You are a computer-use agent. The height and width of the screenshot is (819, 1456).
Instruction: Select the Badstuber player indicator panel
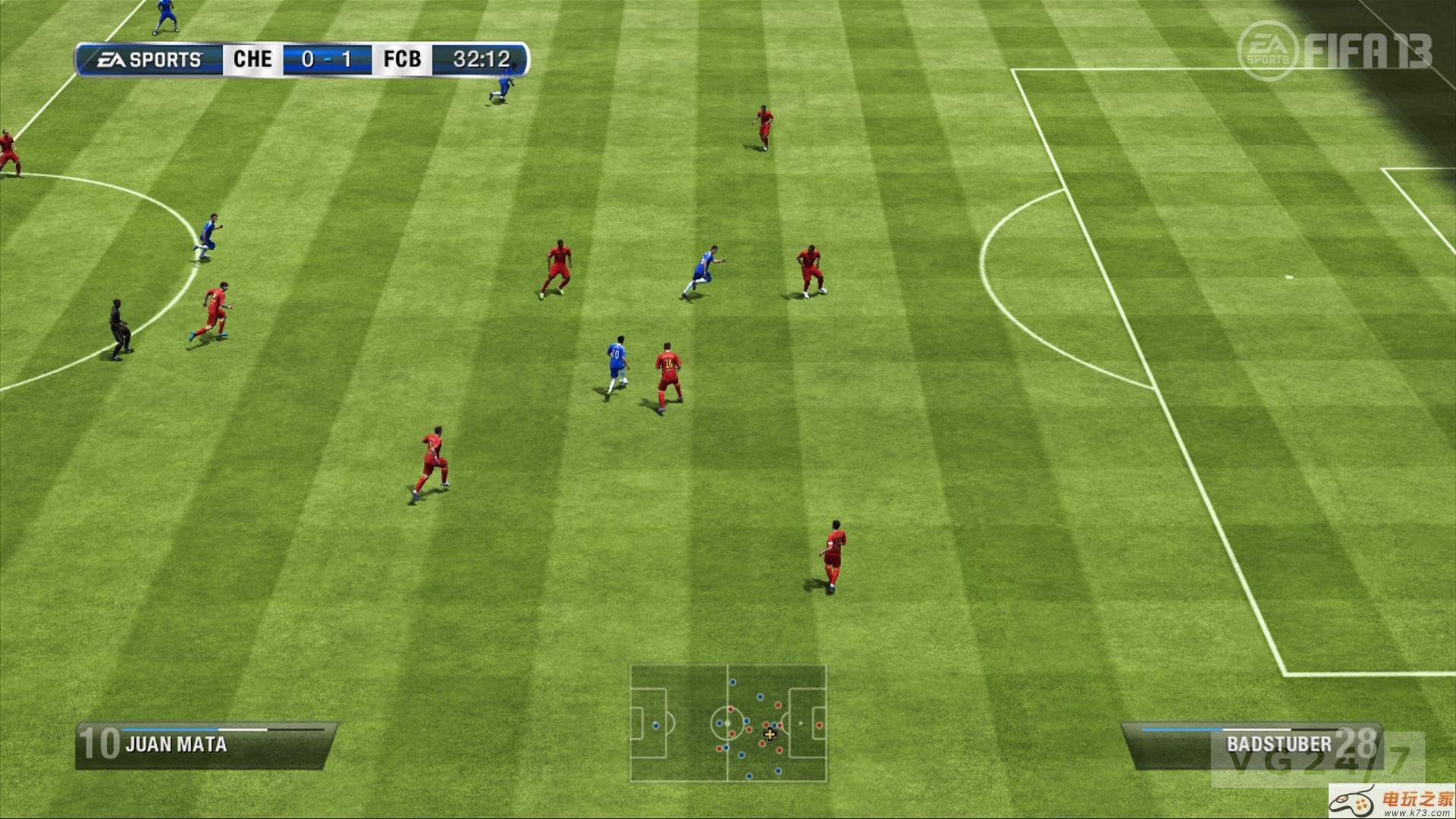point(1251,745)
